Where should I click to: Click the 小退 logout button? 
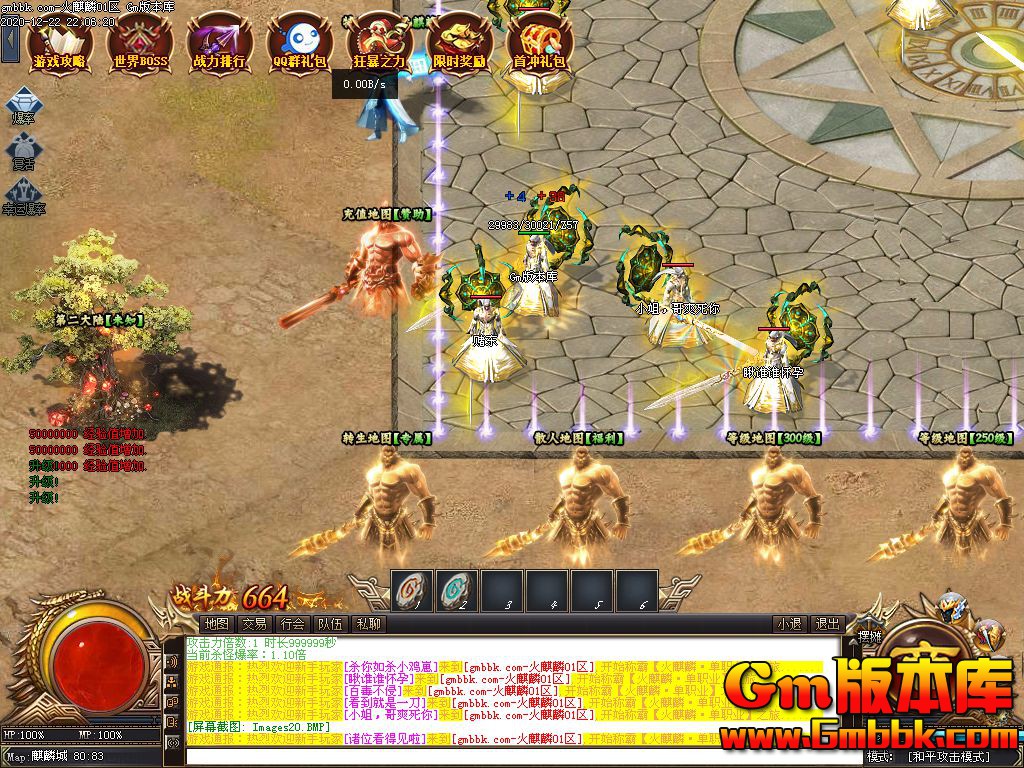[x=790, y=624]
